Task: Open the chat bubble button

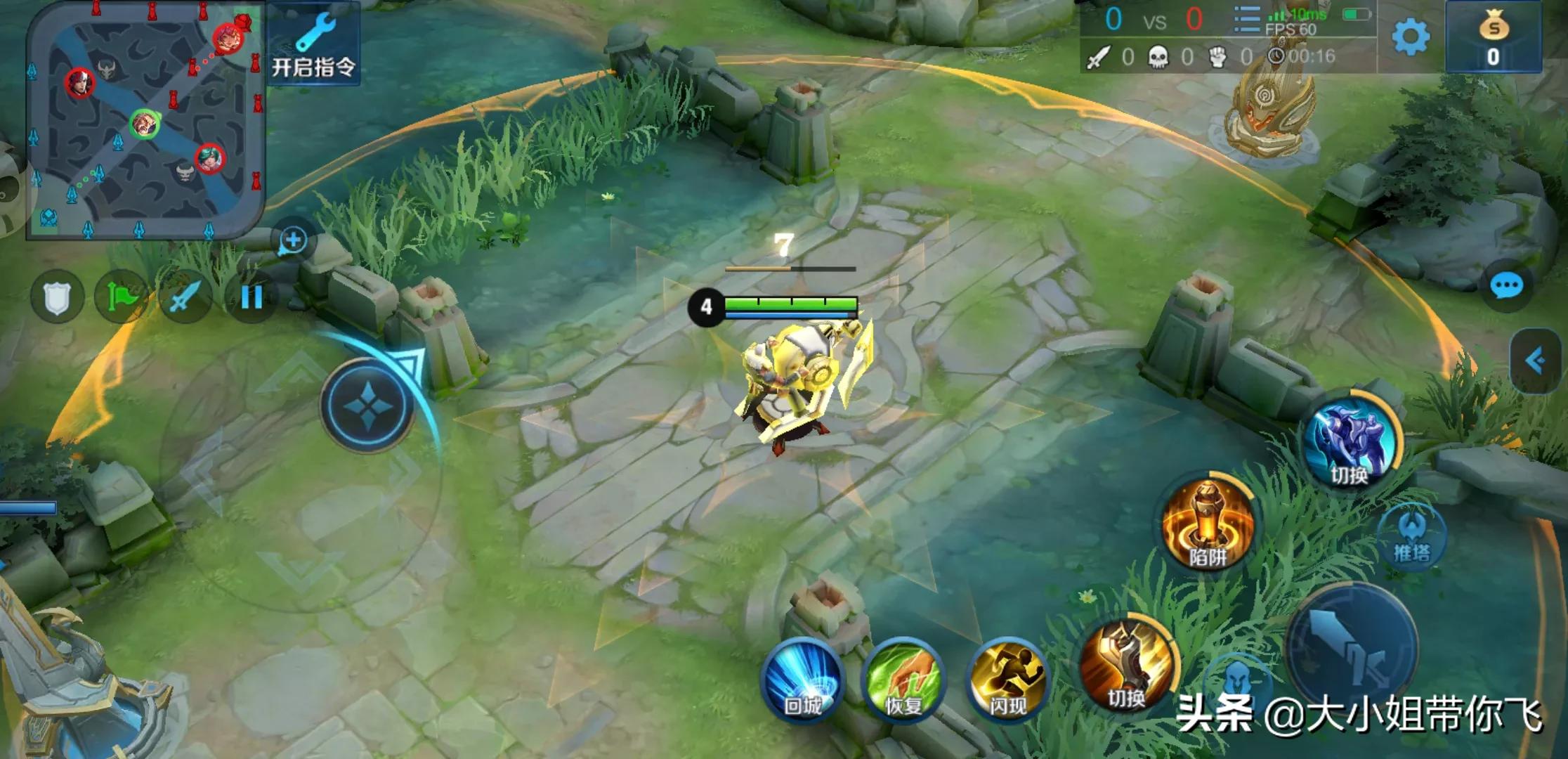Action: 1506,287
